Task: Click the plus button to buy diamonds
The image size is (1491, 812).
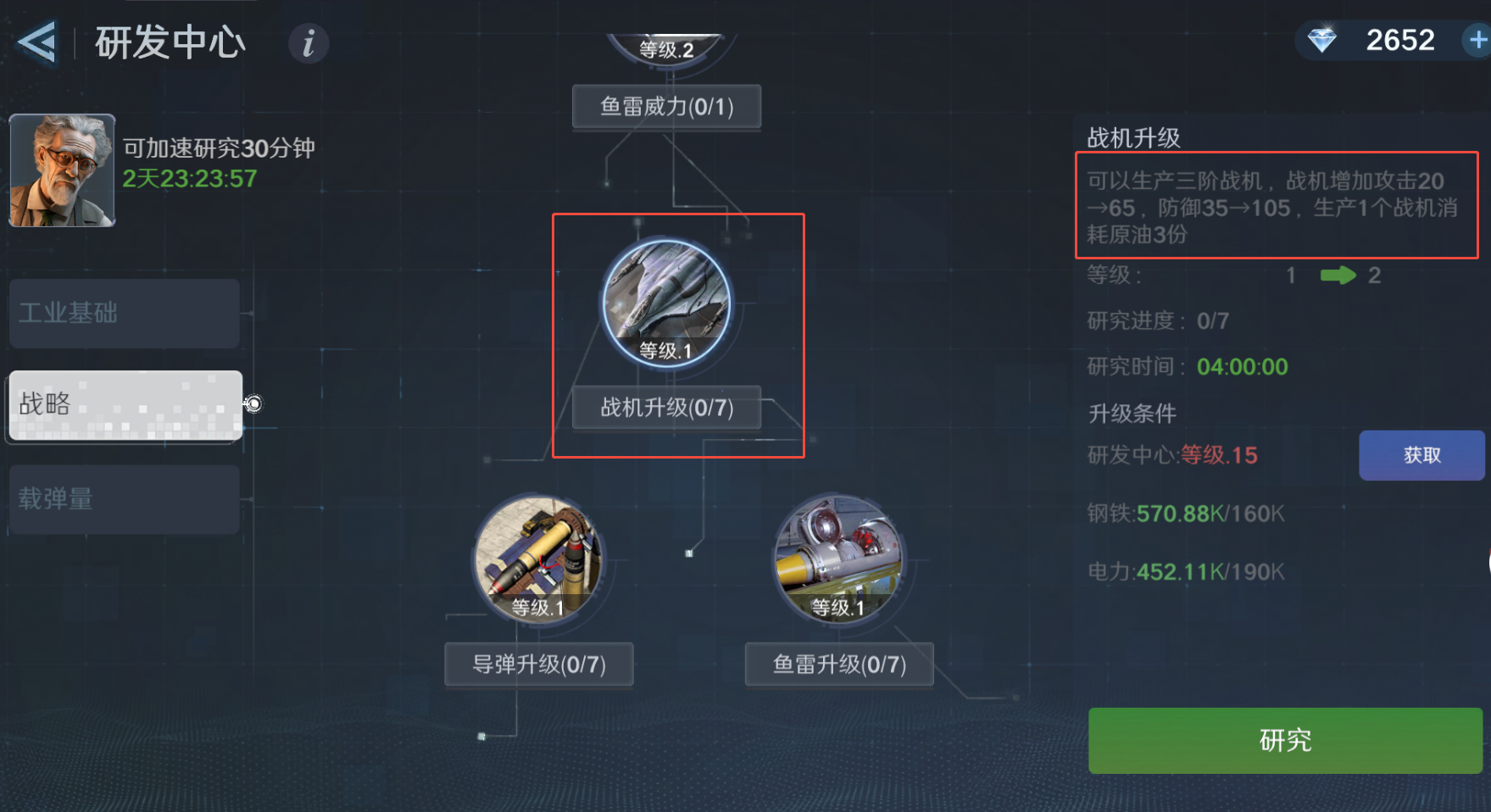Action: (x=1478, y=40)
